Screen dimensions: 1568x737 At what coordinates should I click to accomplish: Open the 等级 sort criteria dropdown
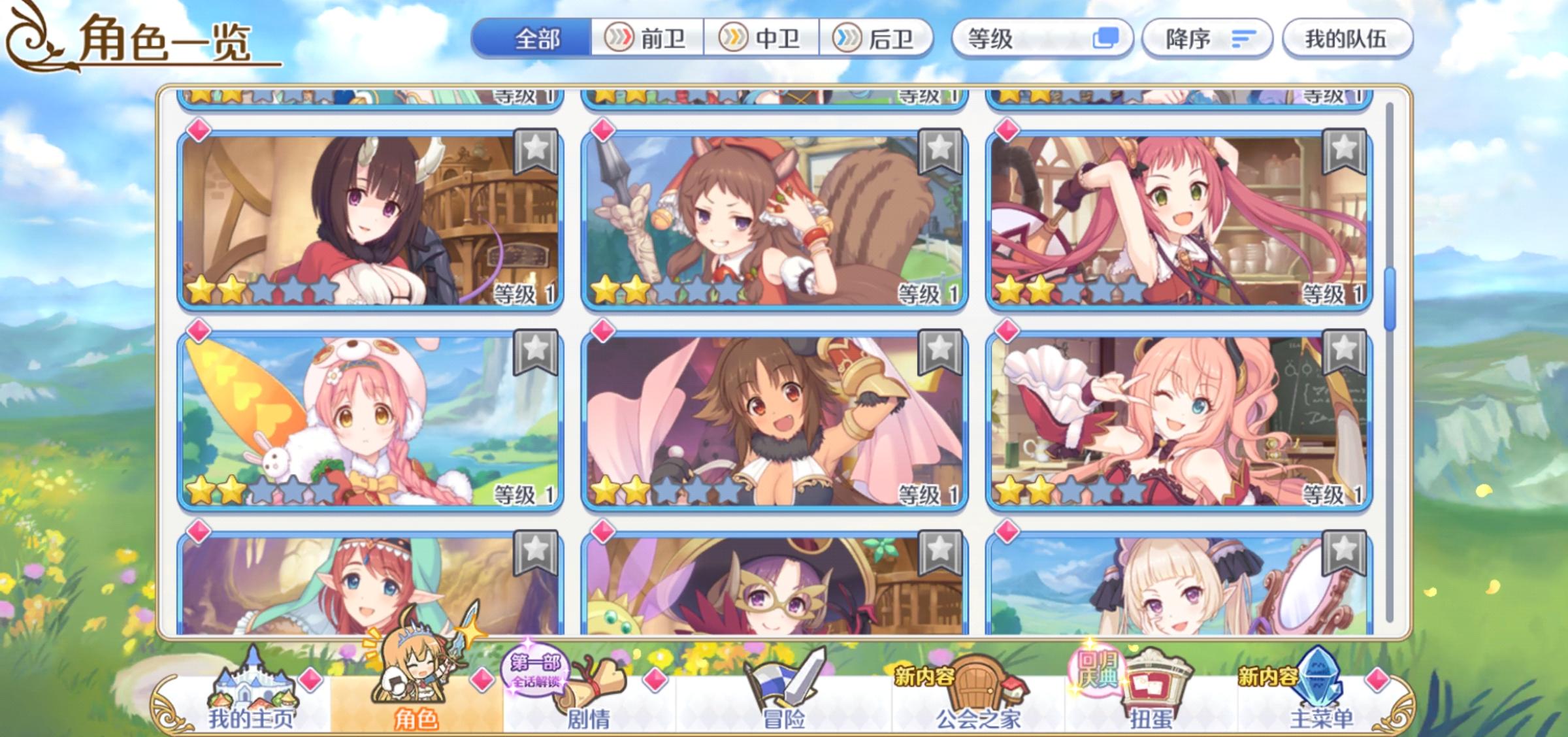click(x=1026, y=39)
